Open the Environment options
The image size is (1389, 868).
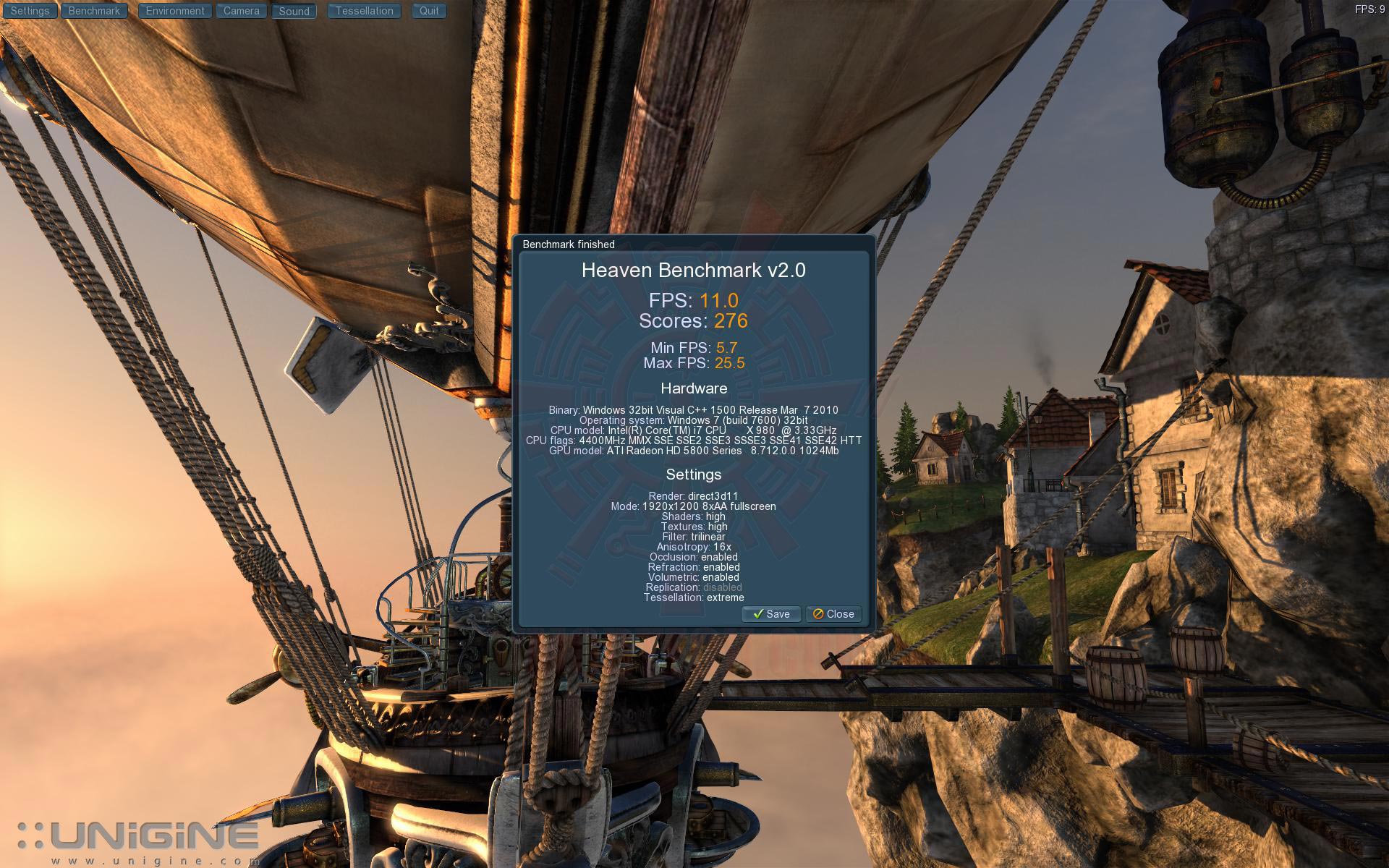click(174, 11)
